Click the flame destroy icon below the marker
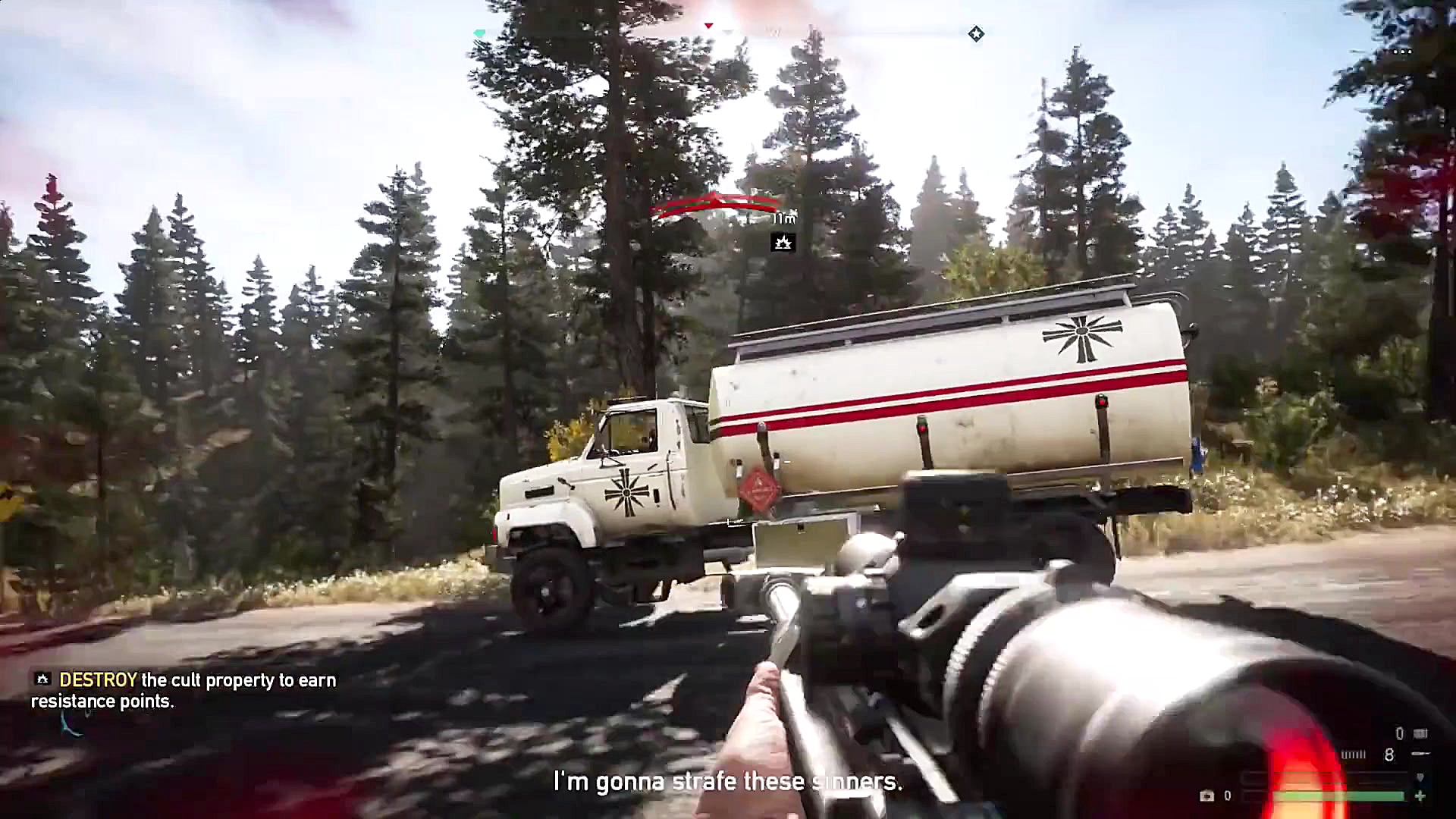 click(x=783, y=242)
